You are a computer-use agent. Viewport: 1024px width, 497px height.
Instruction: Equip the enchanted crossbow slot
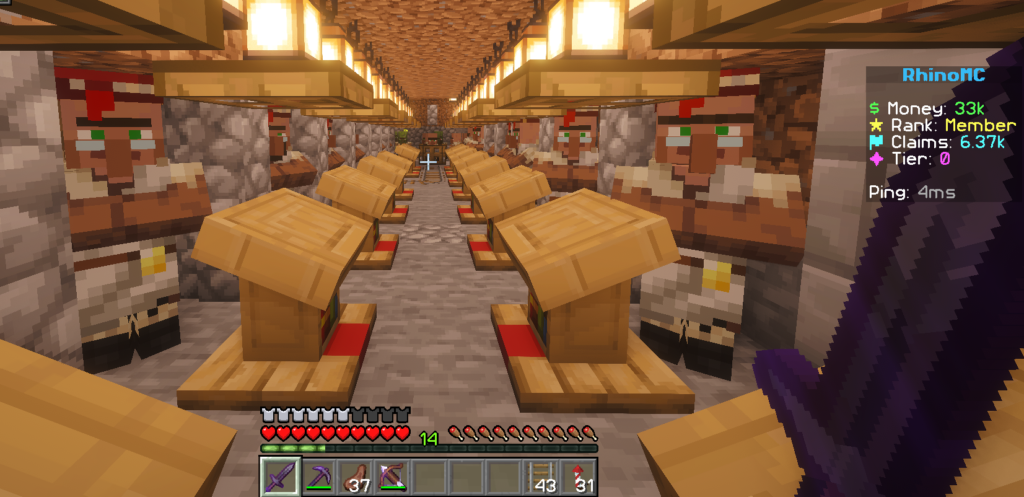coord(391,476)
